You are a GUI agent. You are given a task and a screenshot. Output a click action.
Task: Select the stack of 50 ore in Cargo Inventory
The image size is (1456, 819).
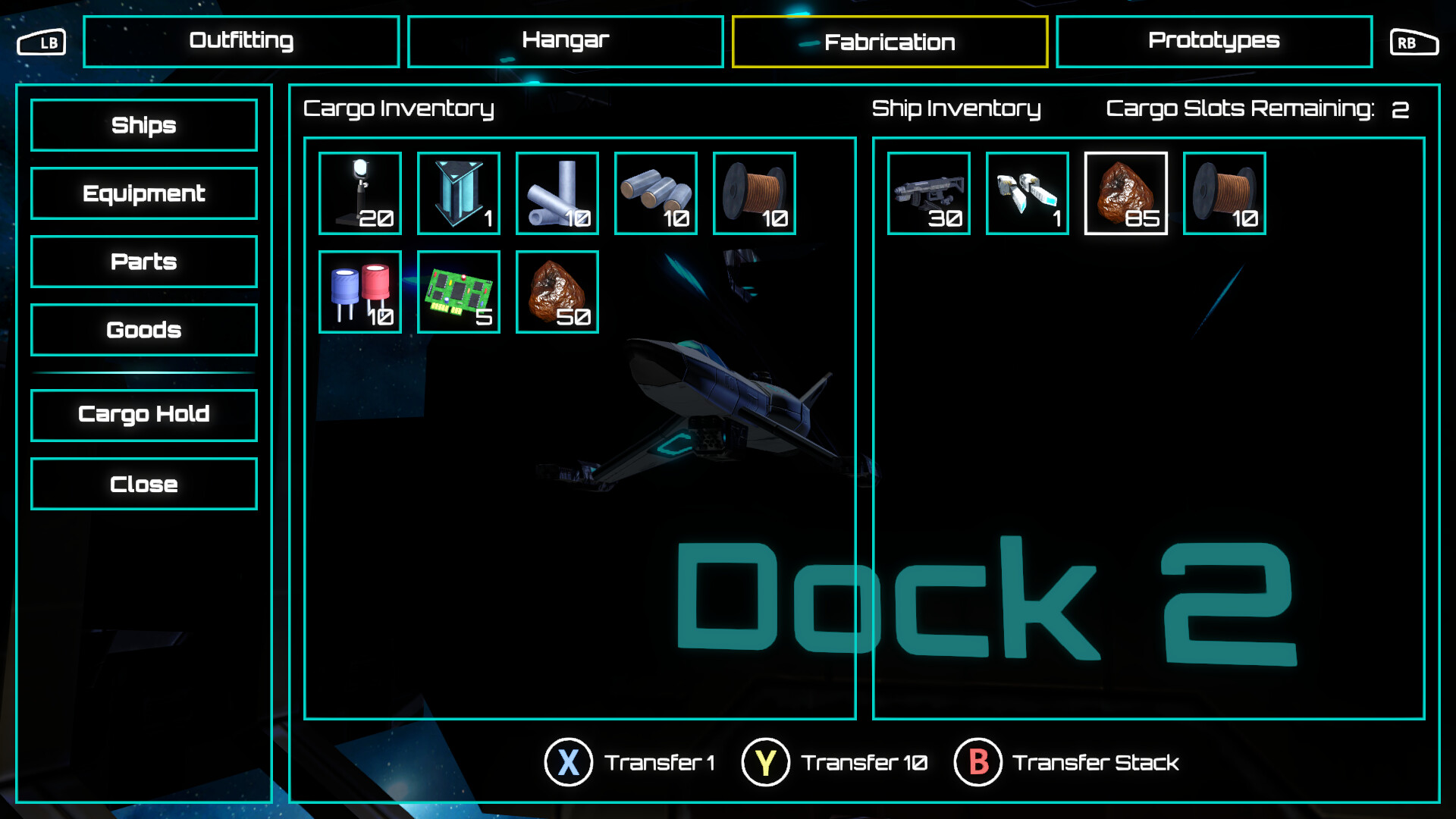coord(557,291)
